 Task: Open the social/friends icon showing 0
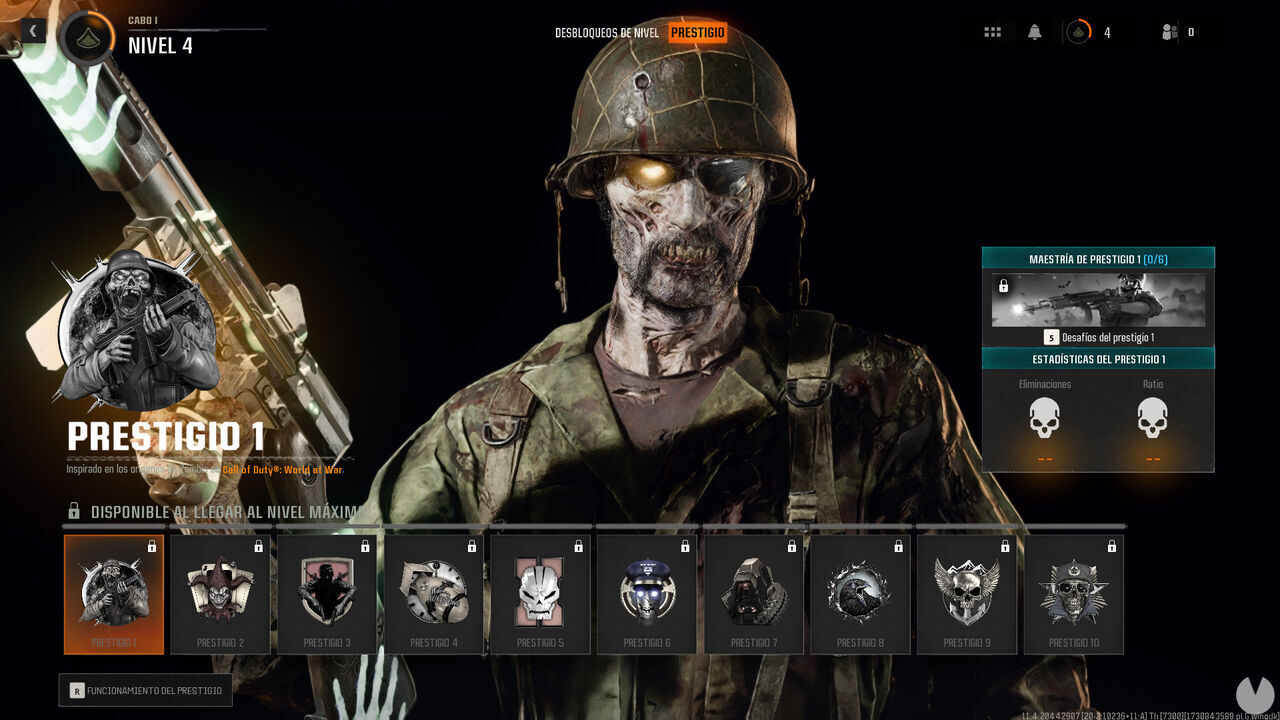(x=1168, y=31)
